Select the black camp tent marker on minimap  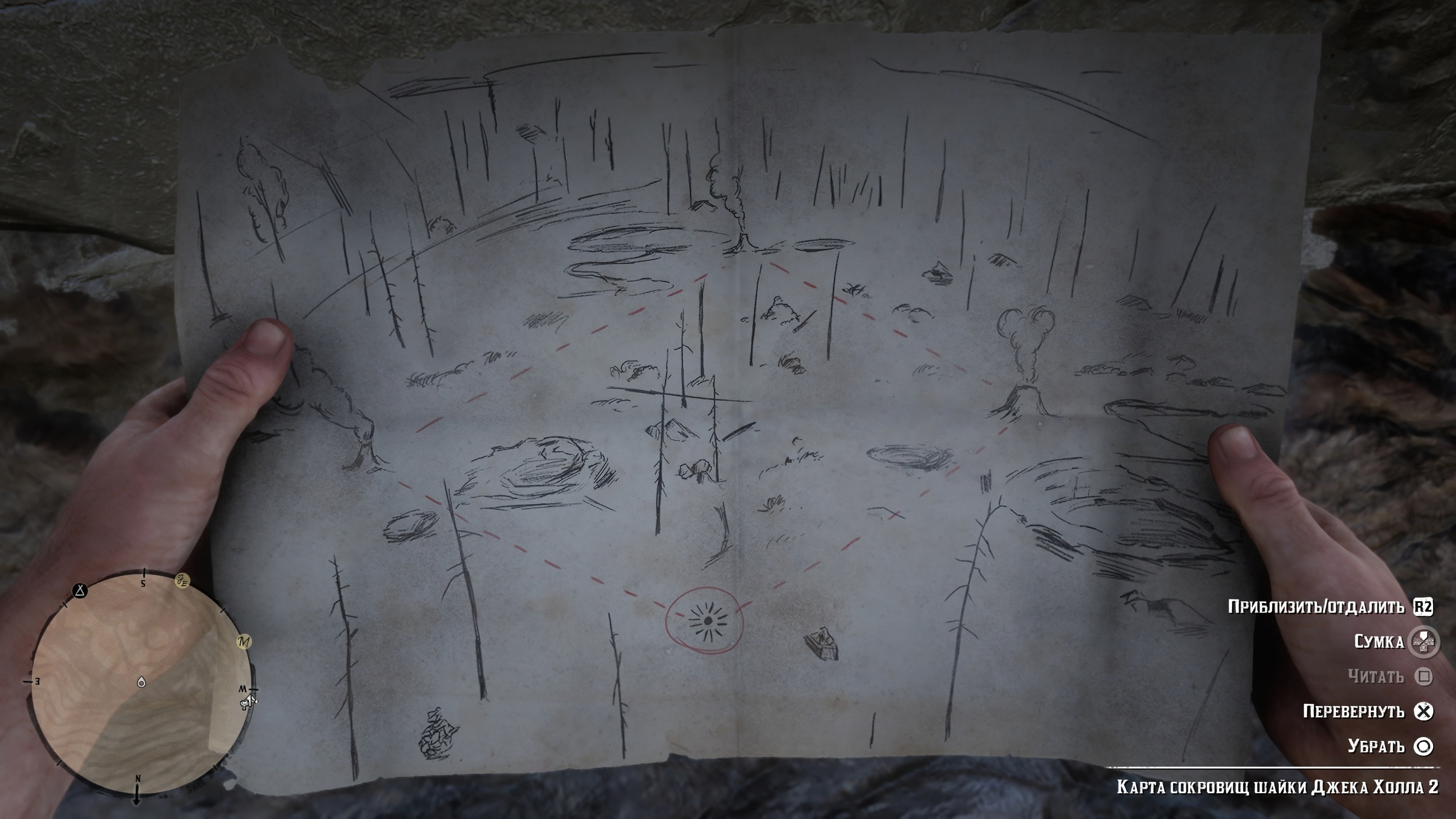80,591
